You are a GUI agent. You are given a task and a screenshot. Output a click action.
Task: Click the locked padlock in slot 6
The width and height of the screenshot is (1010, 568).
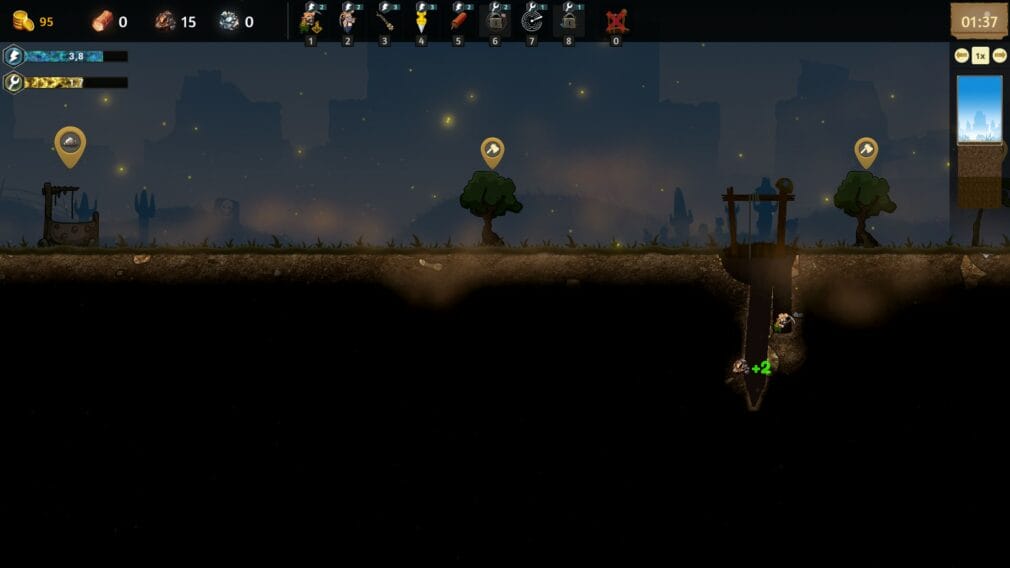click(495, 21)
